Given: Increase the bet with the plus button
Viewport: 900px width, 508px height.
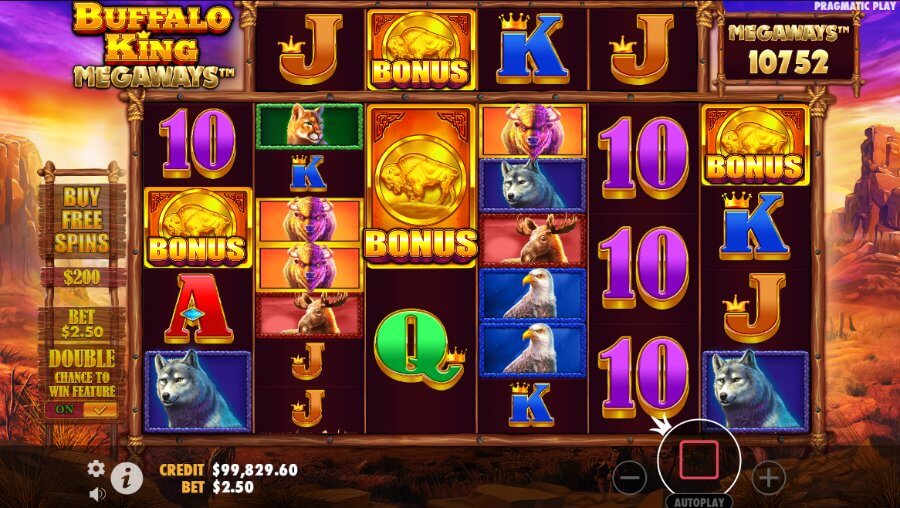Looking at the screenshot, I should (768, 477).
